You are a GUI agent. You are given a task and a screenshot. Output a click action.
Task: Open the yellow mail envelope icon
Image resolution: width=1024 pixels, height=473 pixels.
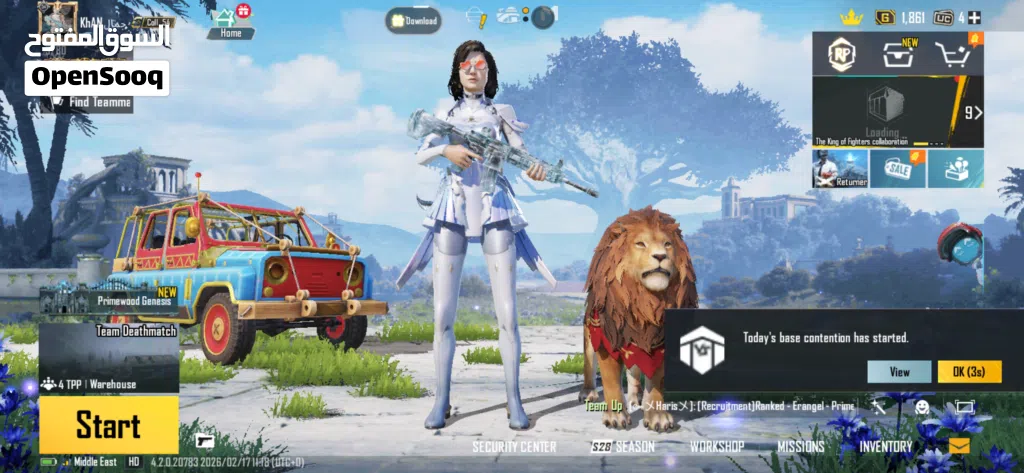[959, 446]
